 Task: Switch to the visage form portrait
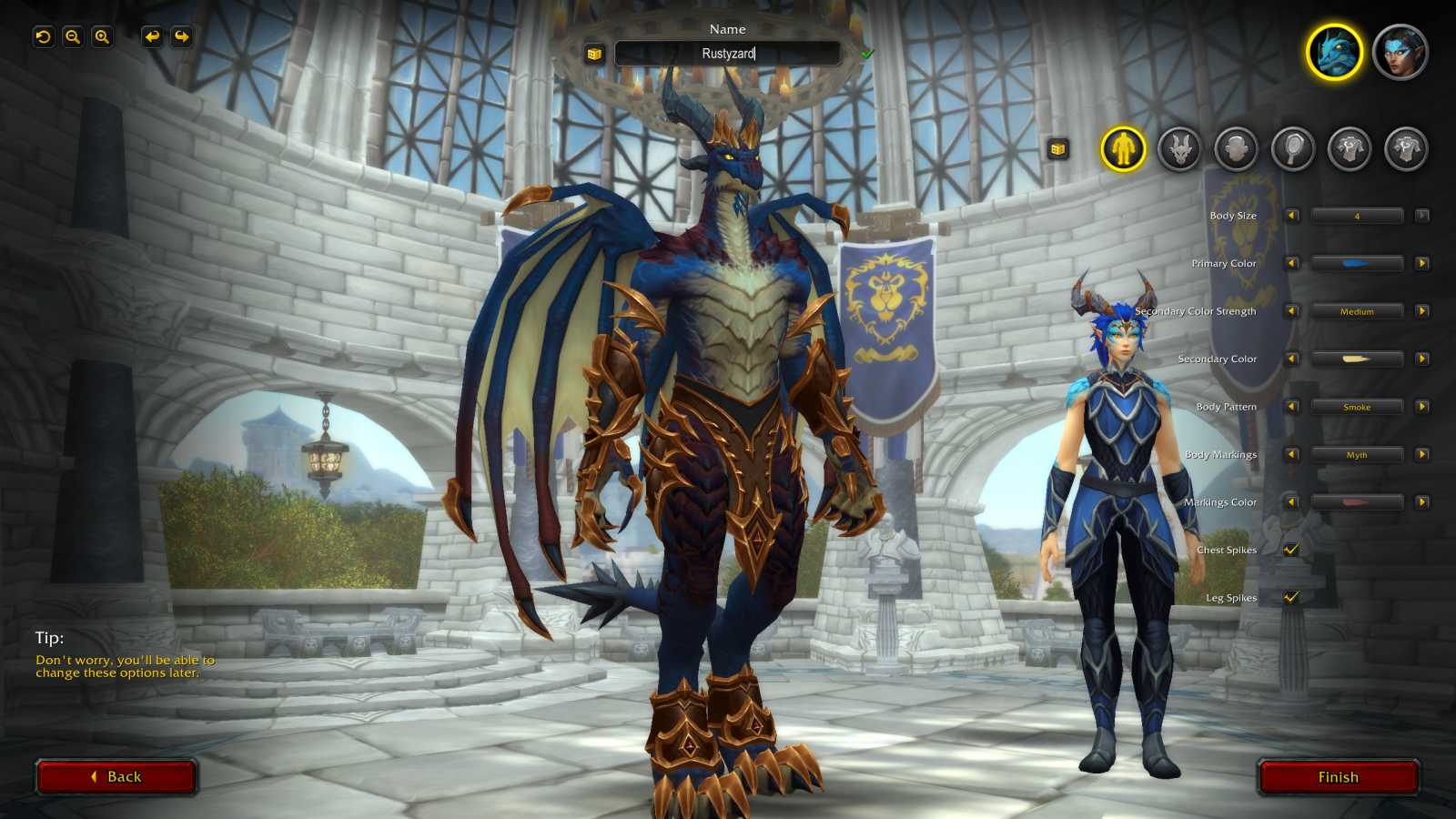click(x=1401, y=53)
